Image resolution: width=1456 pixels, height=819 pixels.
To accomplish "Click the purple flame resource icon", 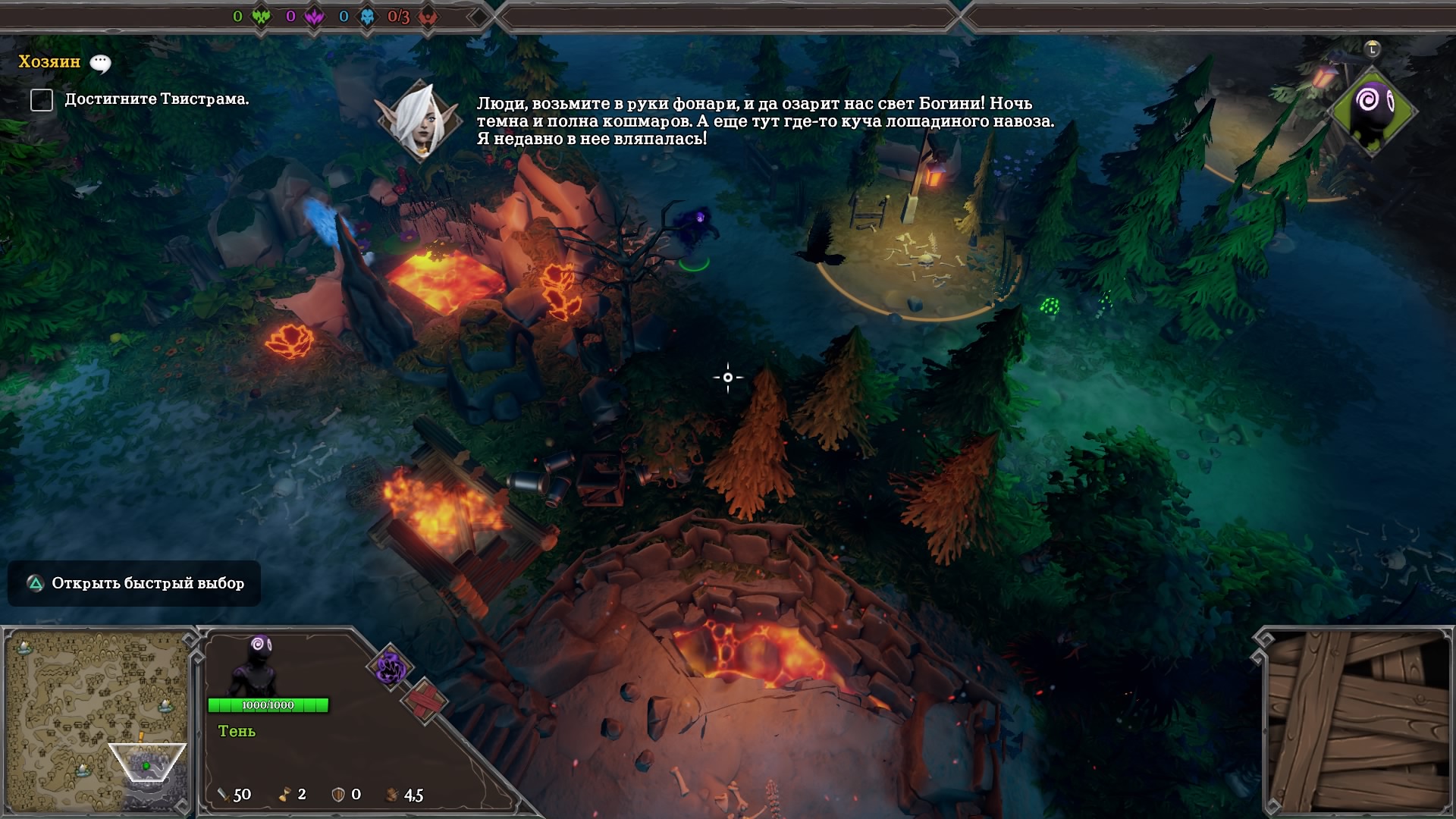I will (314, 17).
